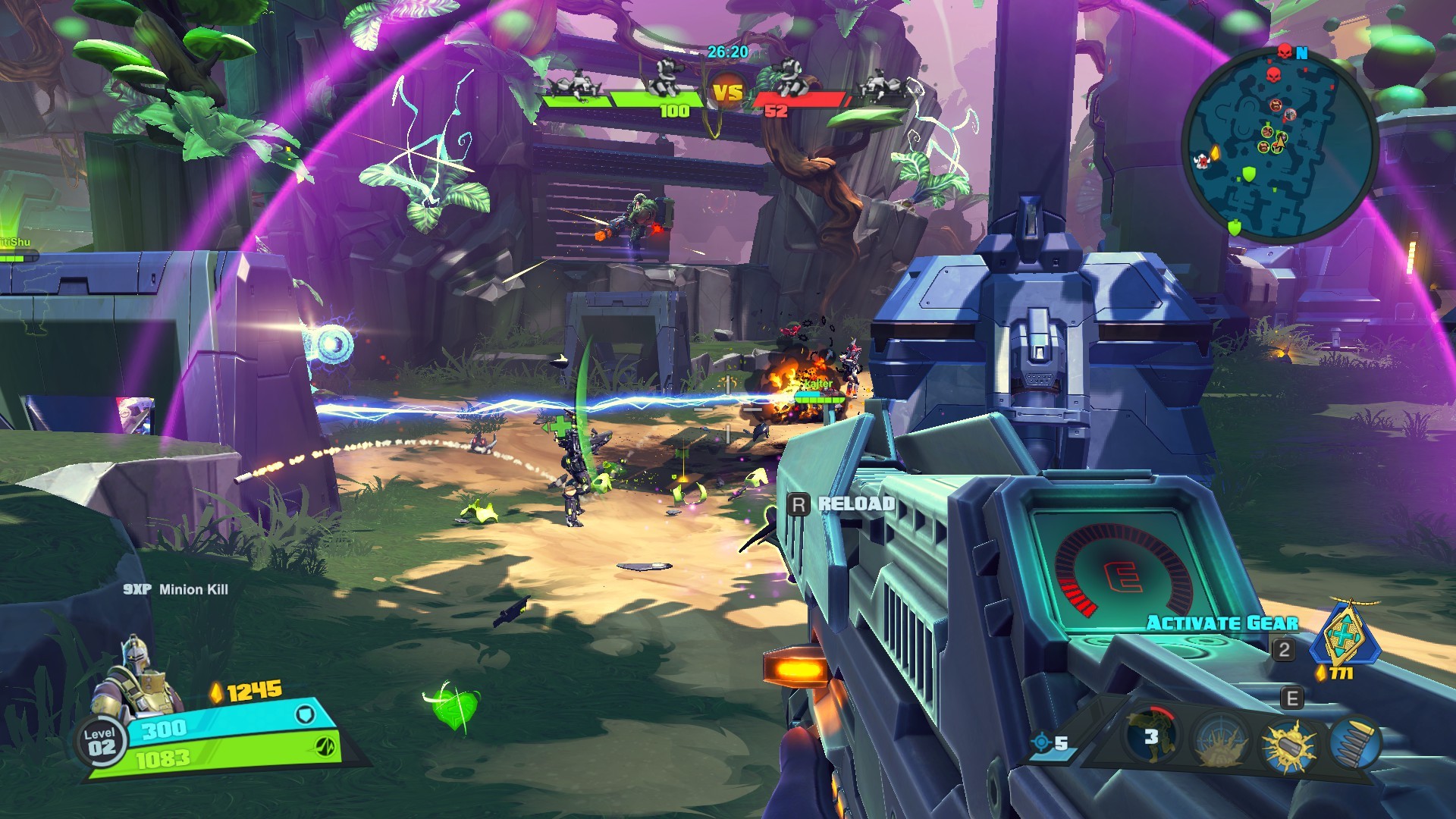The height and width of the screenshot is (819, 1456).
Task: Click the knight character portrait
Action: tap(136, 677)
